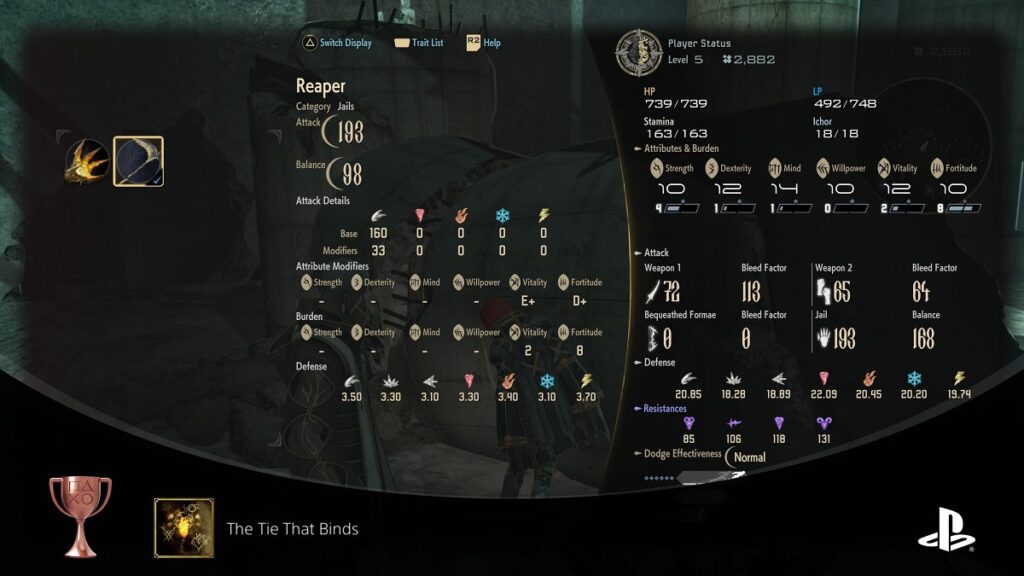Select the golden claw jail slot
Screen dimensions: 1024x576
coord(87,161)
